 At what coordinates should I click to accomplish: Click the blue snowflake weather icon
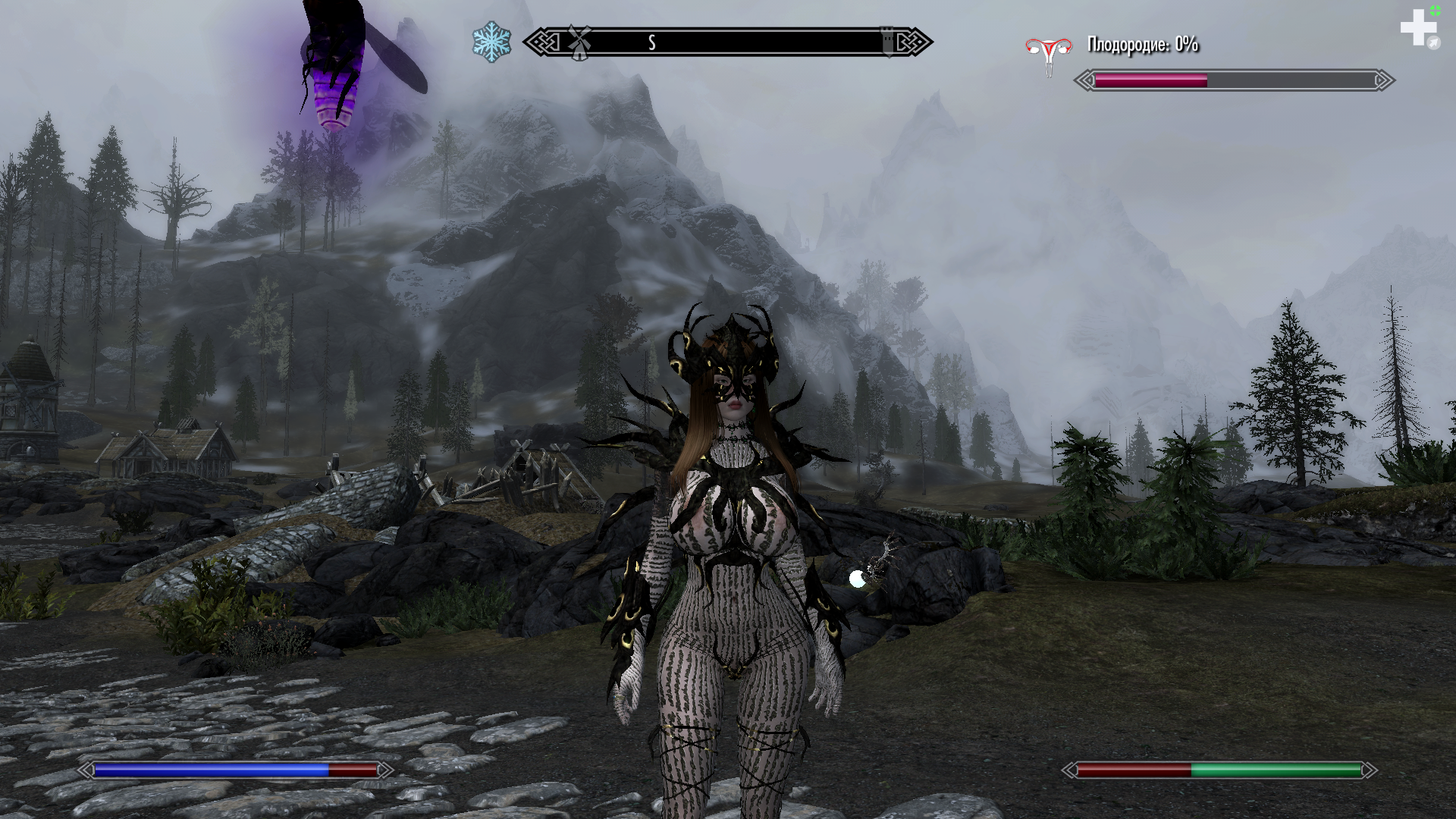click(491, 42)
